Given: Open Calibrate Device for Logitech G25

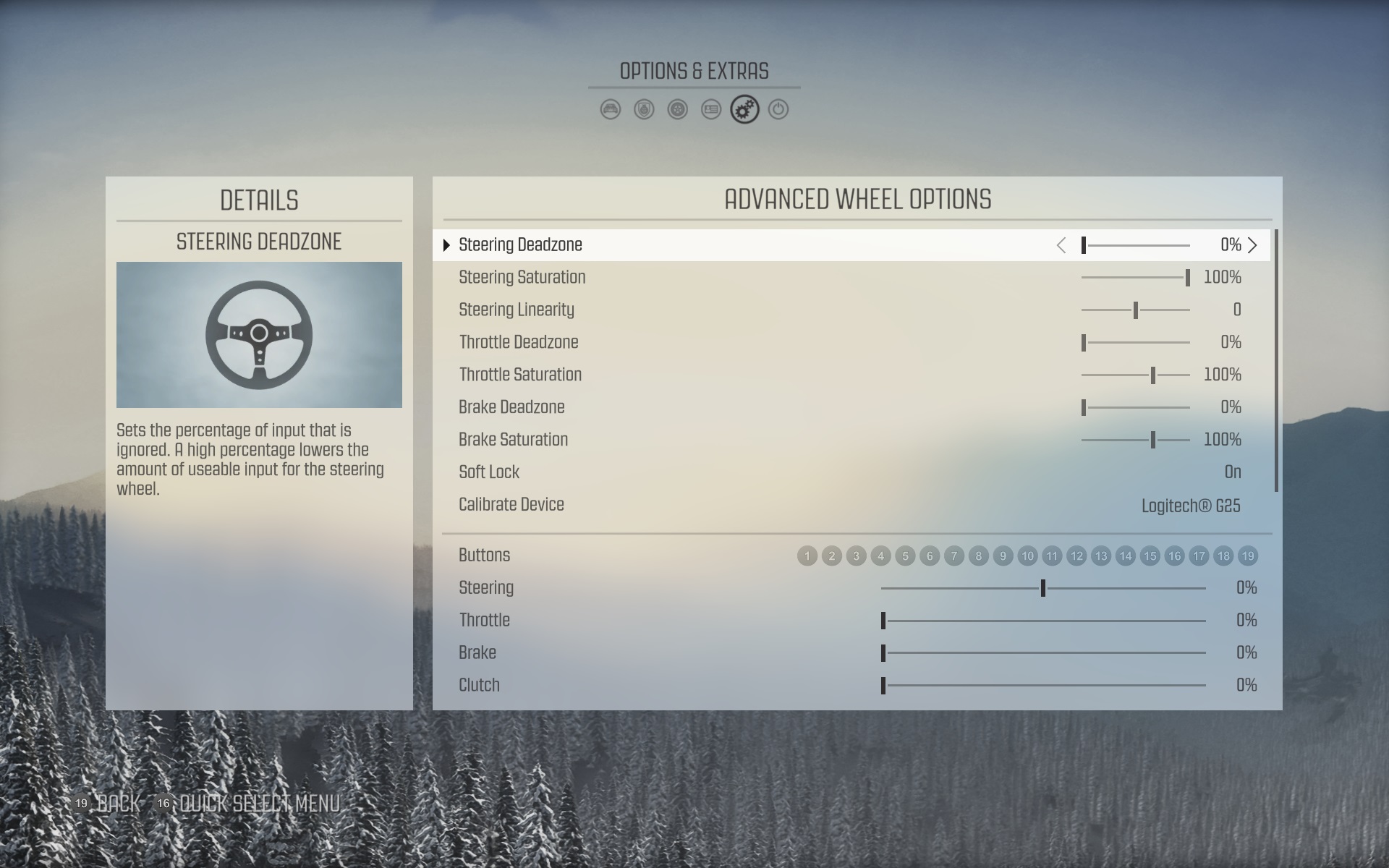Looking at the screenshot, I should pyautogui.click(x=1191, y=506).
